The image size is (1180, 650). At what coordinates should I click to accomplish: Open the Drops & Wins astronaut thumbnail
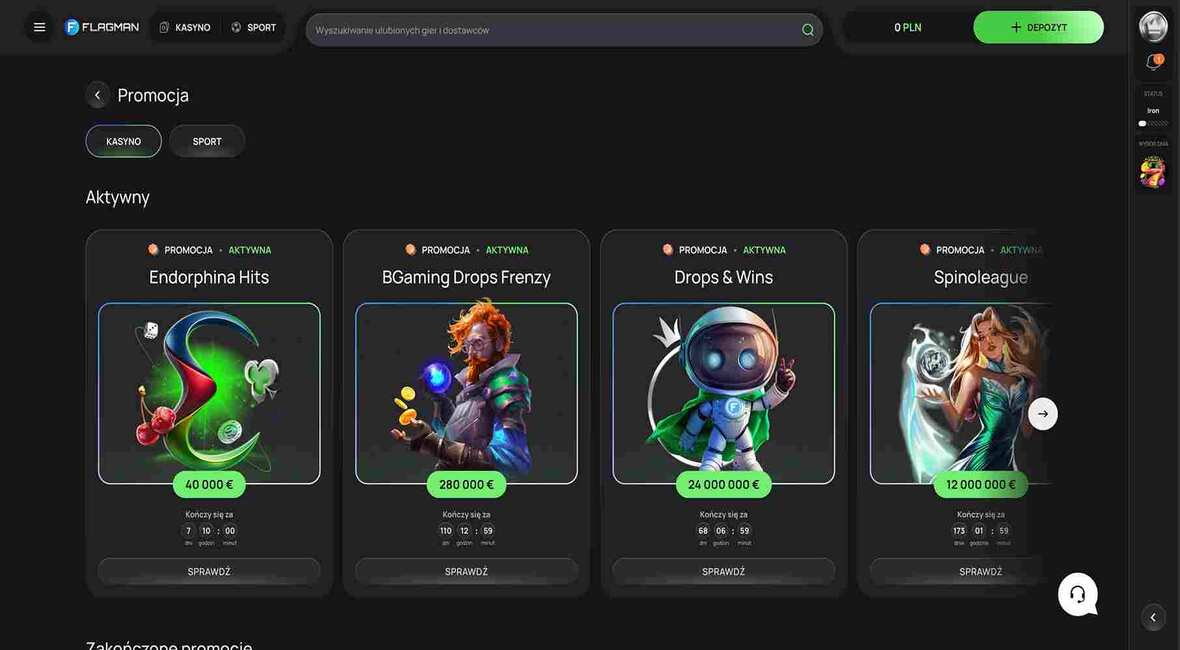pyautogui.click(x=723, y=393)
